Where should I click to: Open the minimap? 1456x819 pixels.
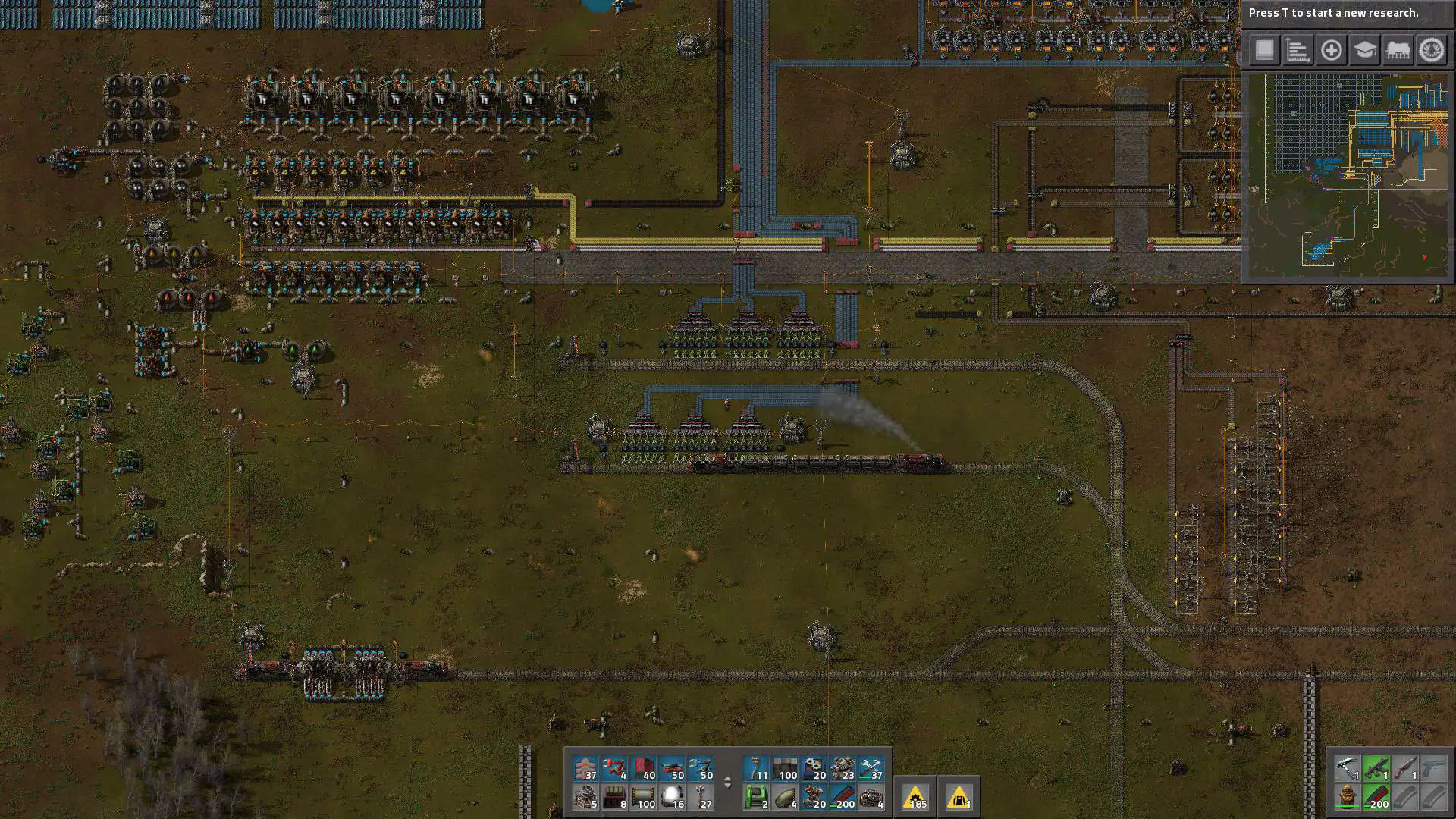1348,176
